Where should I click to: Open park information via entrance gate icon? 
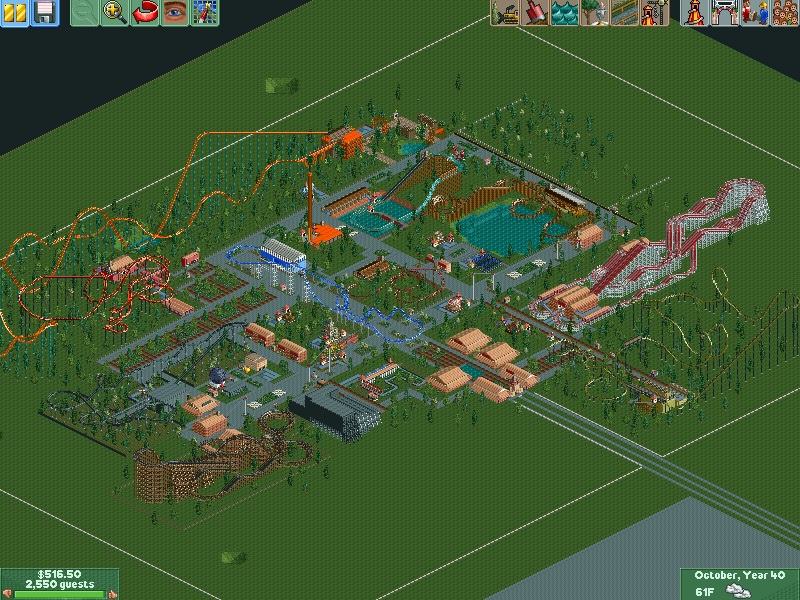coord(725,13)
